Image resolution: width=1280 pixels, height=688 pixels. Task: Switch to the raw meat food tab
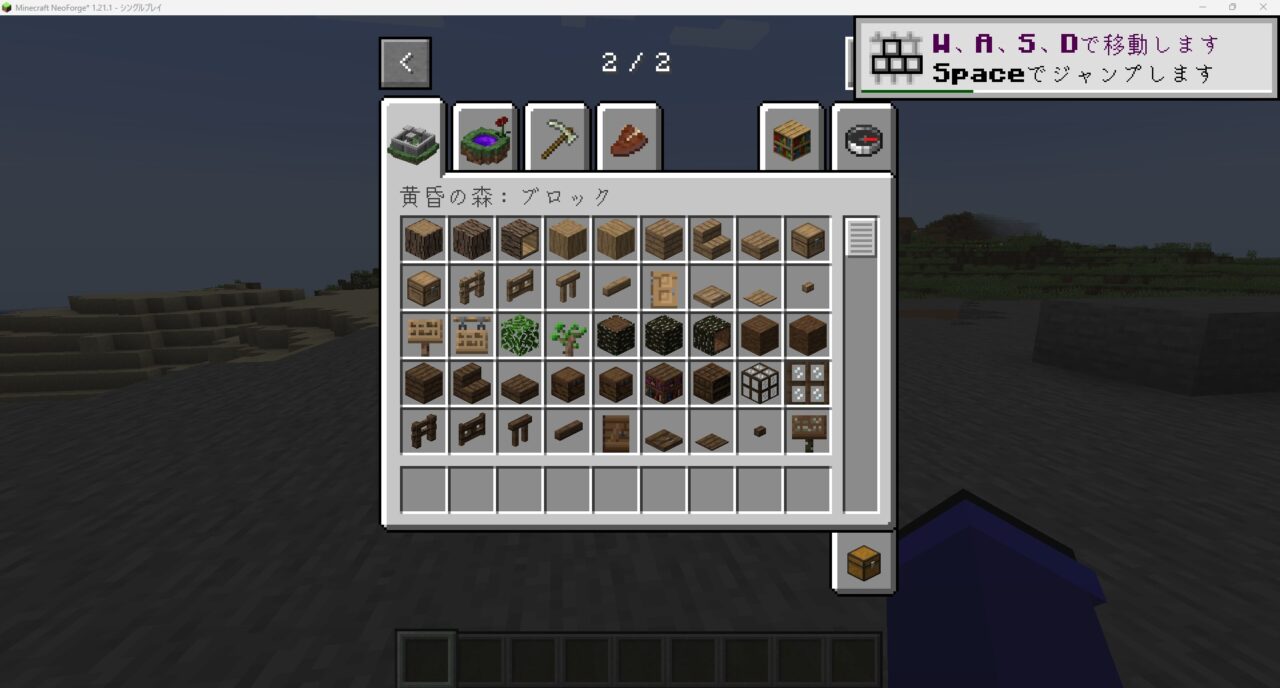coord(629,141)
